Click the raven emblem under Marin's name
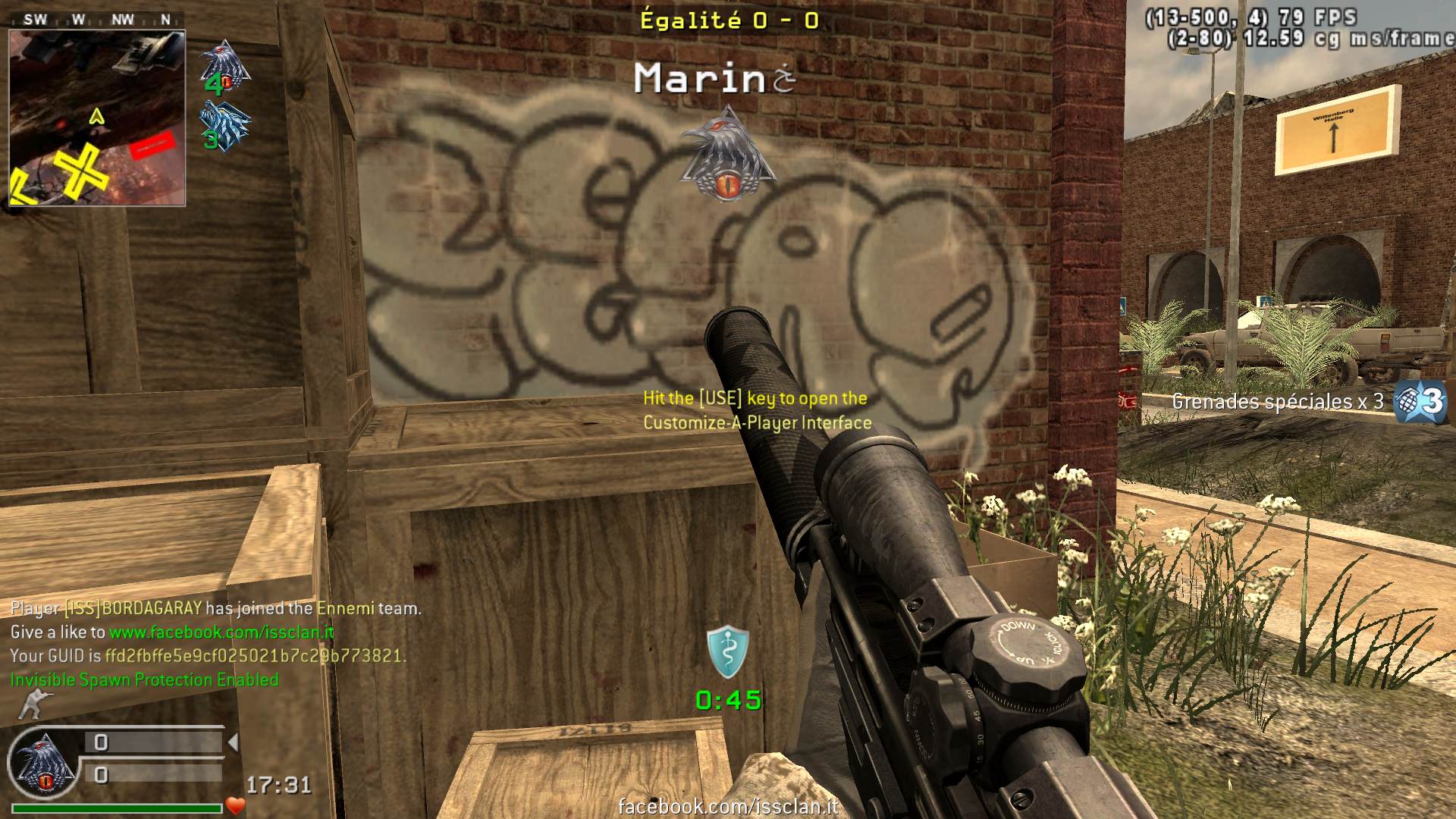This screenshot has height=819, width=1456. [728, 155]
